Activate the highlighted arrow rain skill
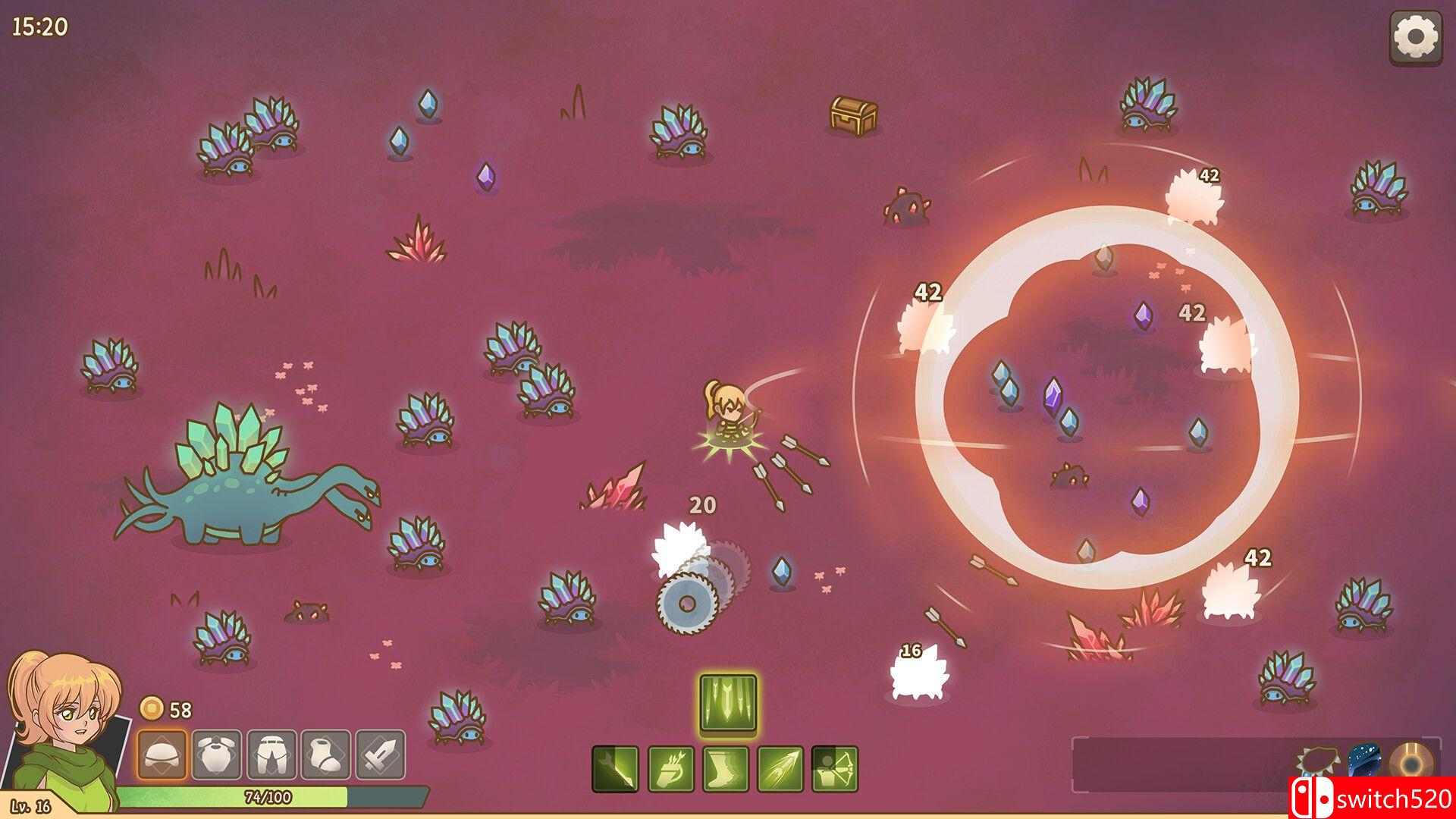This screenshot has width=1456, height=819. pyautogui.click(x=728, y=702)
